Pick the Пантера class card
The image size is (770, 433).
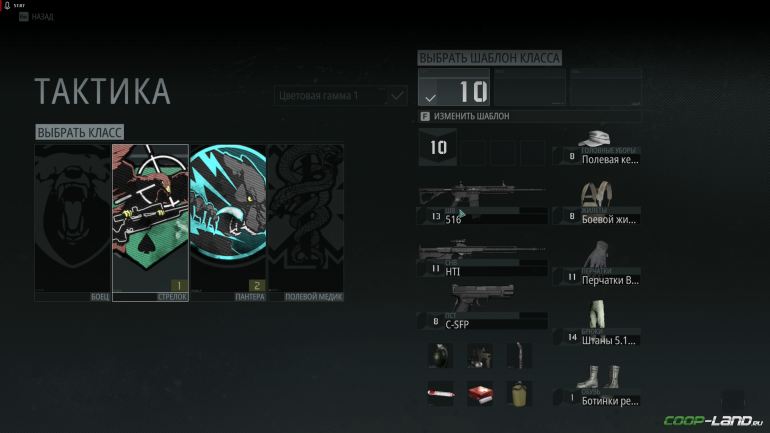228,222
